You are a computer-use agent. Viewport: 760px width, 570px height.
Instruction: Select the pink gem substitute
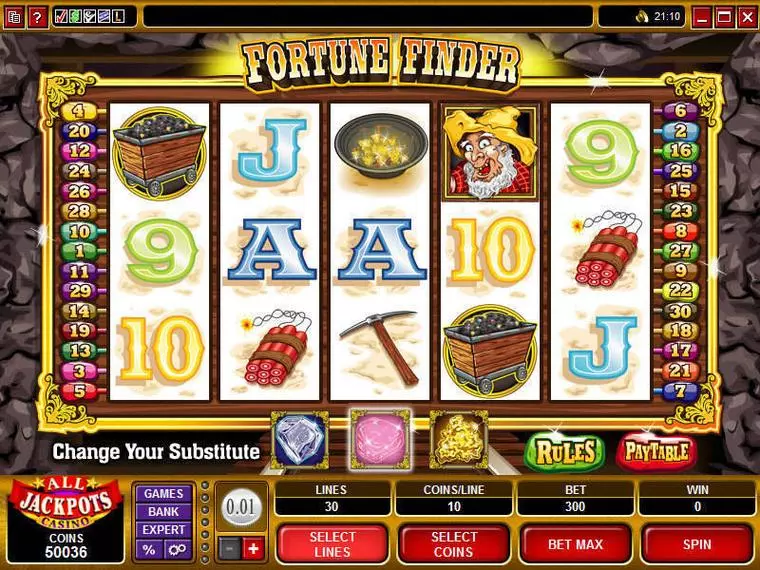380,439
